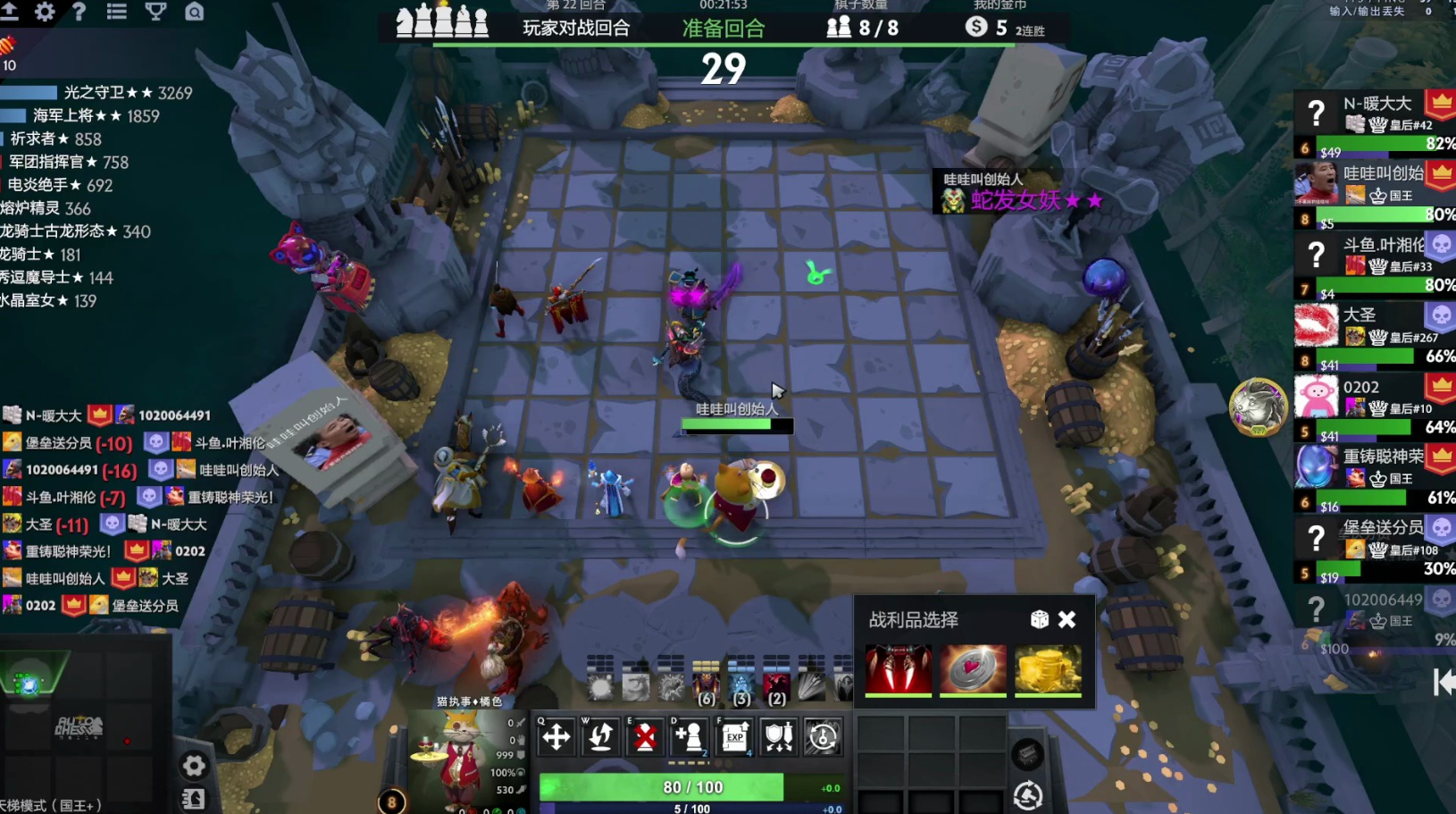Screen dimensions: 1456x814
Task: Show the trophy leaderboard
Action: tap(155, 12)
